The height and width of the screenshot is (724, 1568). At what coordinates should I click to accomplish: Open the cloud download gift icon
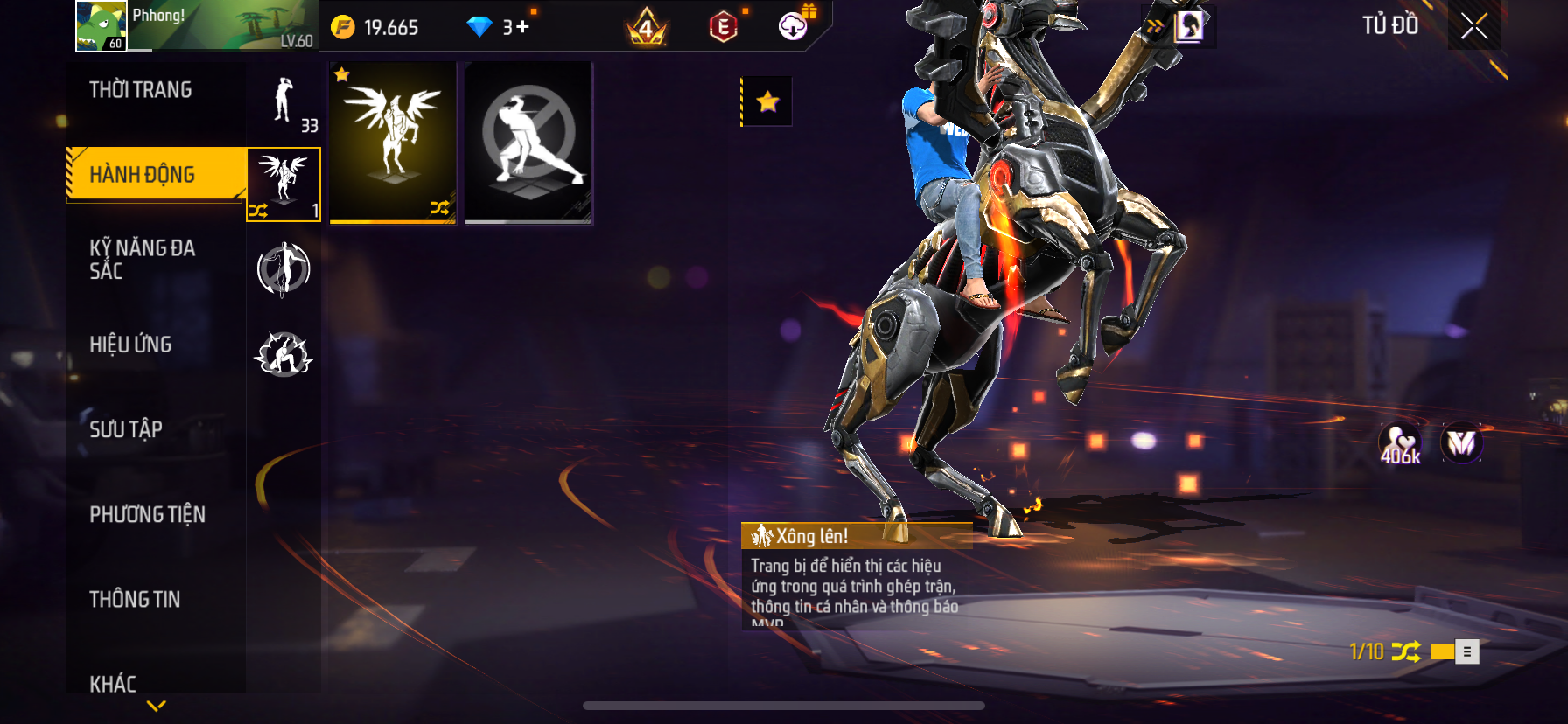coord(793,26)
